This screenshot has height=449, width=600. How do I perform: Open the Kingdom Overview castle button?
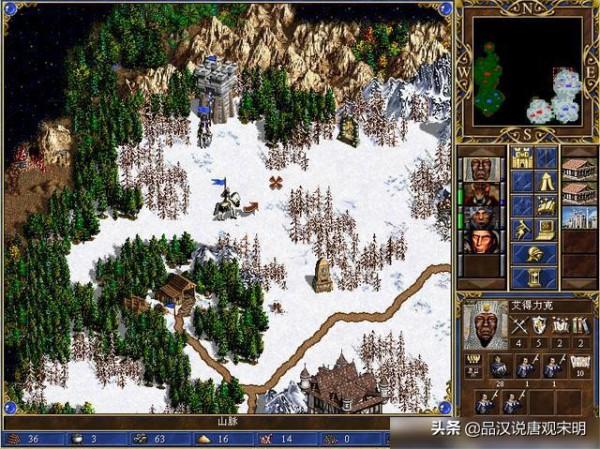(x=522, y=158)
